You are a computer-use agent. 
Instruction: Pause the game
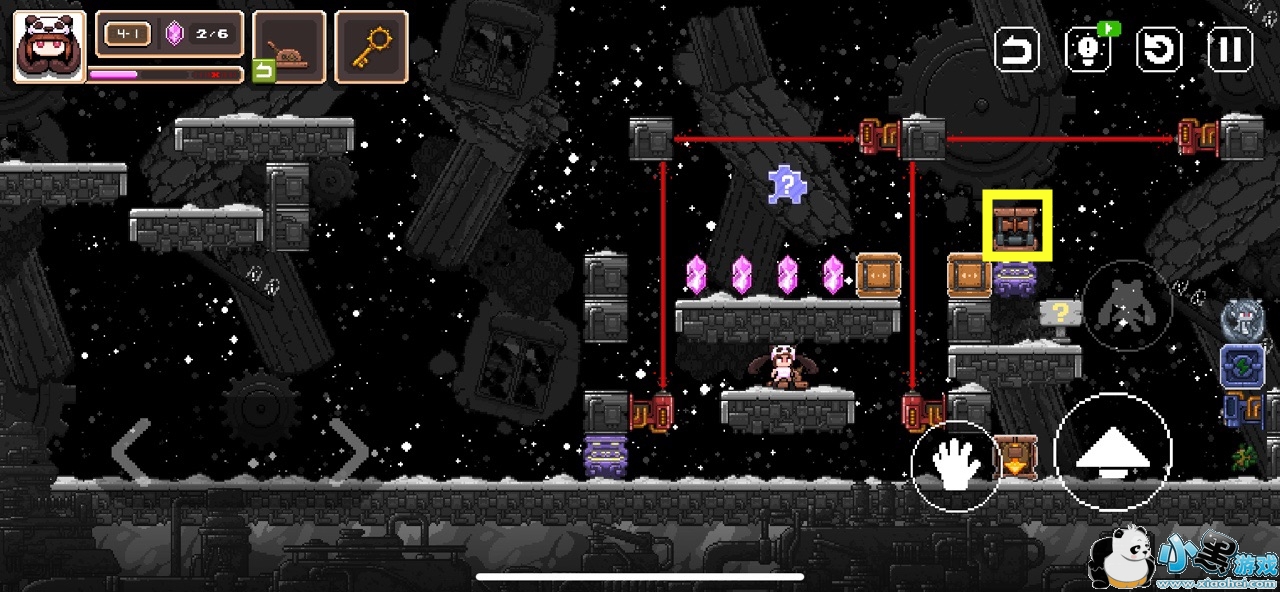1230,49
